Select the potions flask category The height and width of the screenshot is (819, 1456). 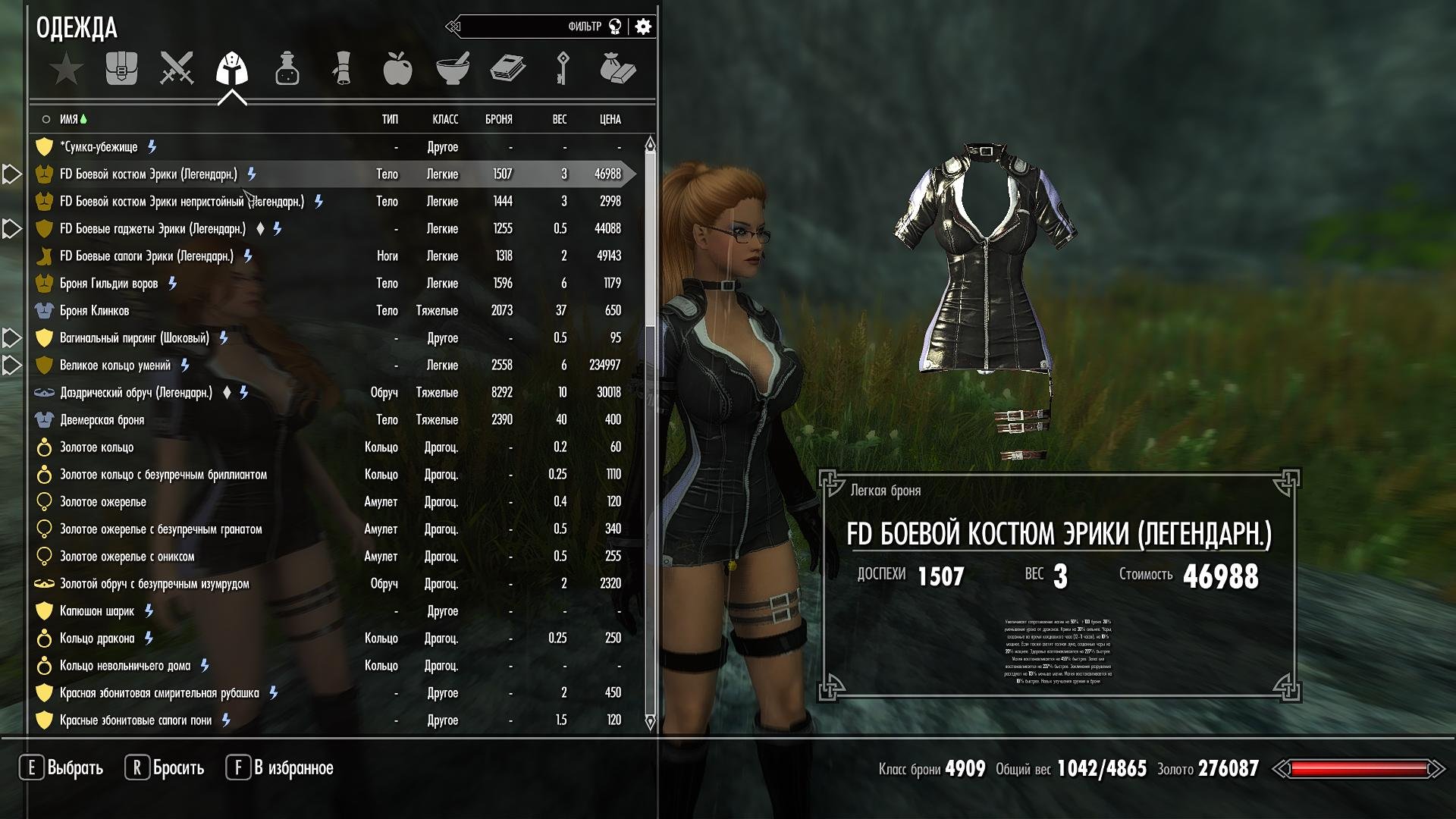click(x=287, y=69)
